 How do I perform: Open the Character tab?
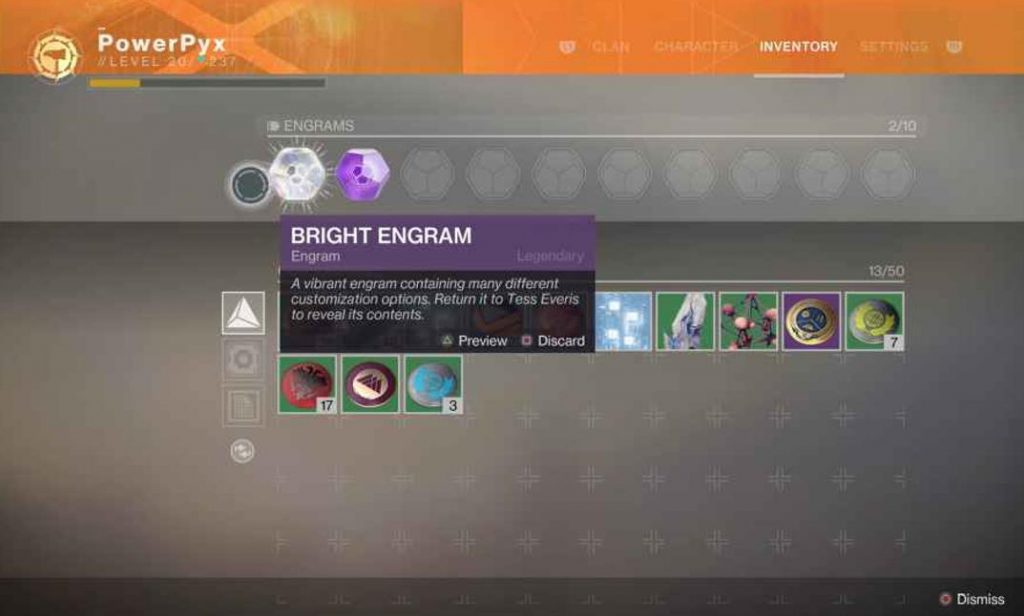pyautogui.click(x=696, y=47)
